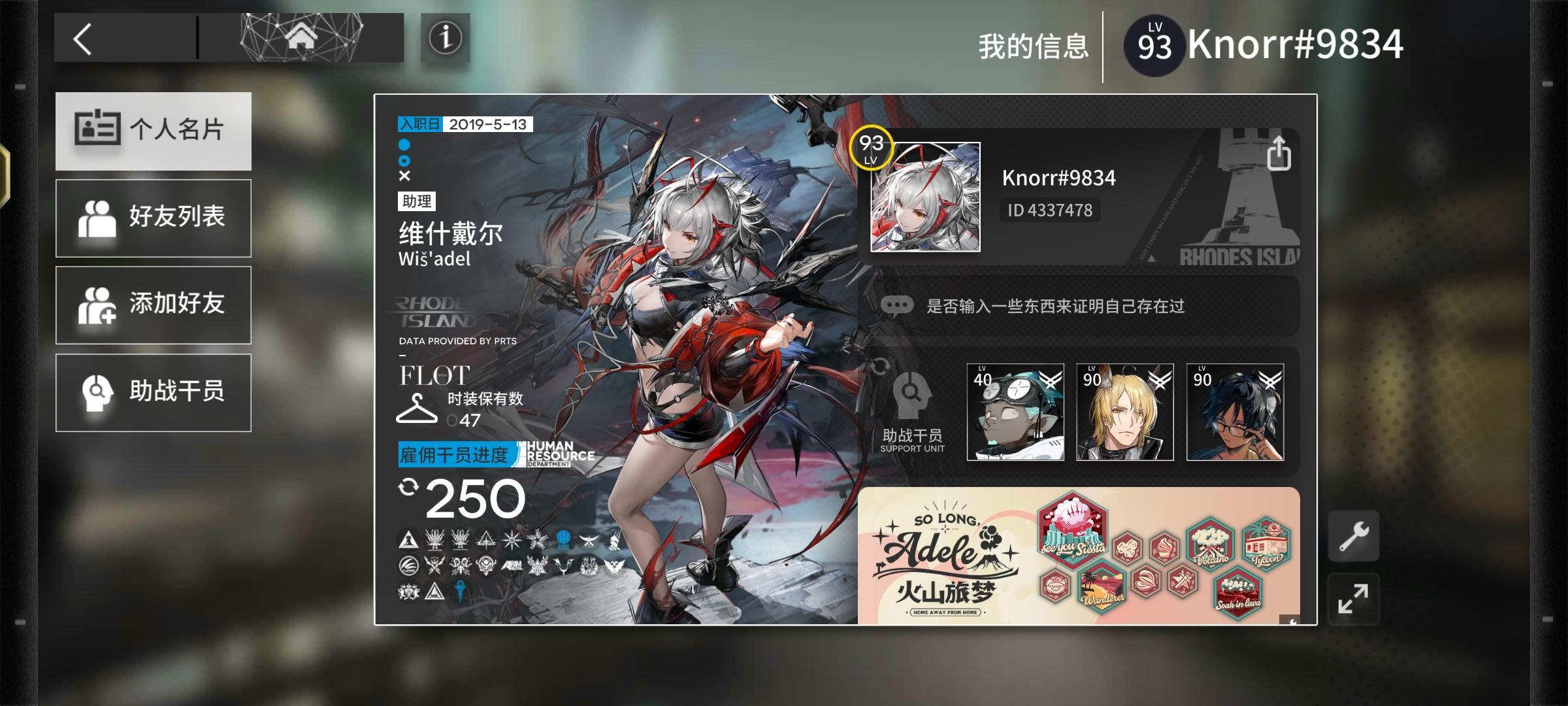Select the 个人名片 sidebar tab
The height and width of the screenshot is (706, 1568).
point(154,131)
